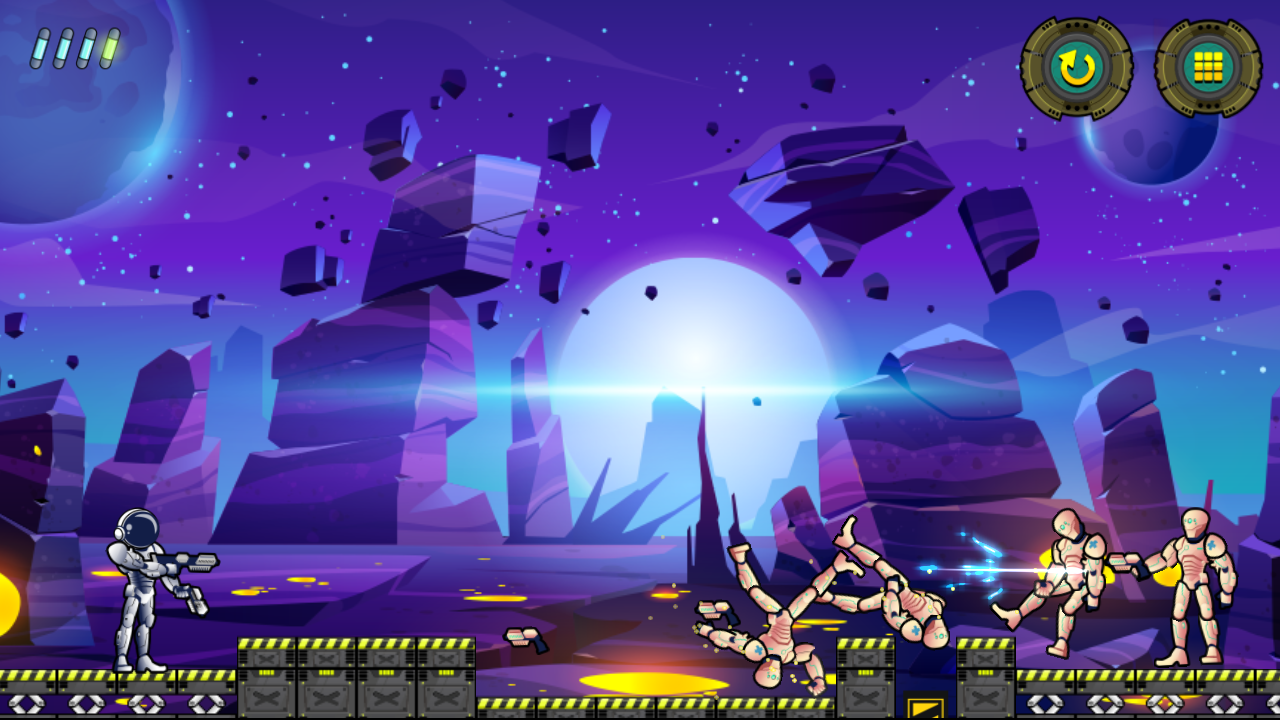This screenshot has width=1280, height=720.
Task: Click the laser beam trail effect
Action: coord(985,568)
